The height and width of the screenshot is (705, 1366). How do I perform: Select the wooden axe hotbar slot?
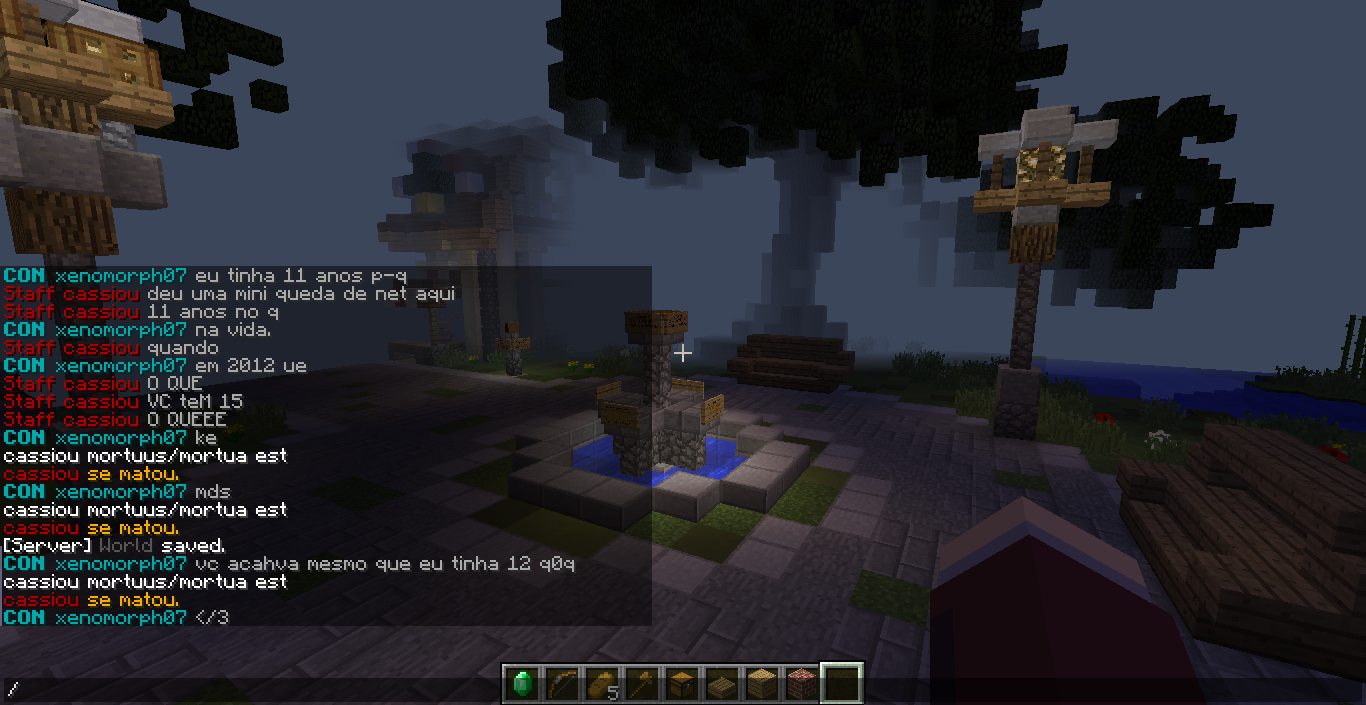642,684
